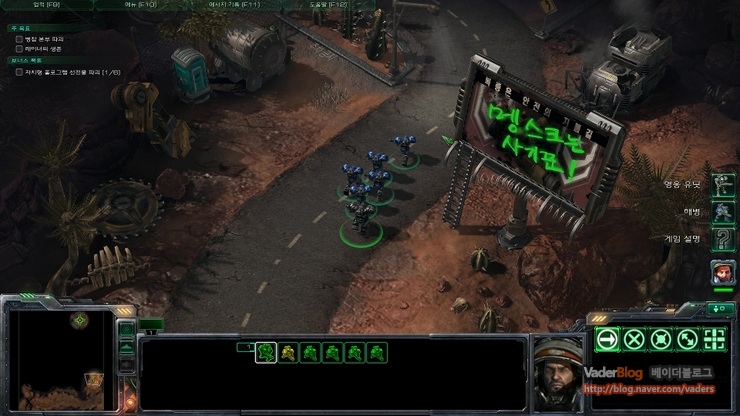740x416 pixels.
Task: Open the 게임 설명 question mark button
Action: click(x=722, y=239)
